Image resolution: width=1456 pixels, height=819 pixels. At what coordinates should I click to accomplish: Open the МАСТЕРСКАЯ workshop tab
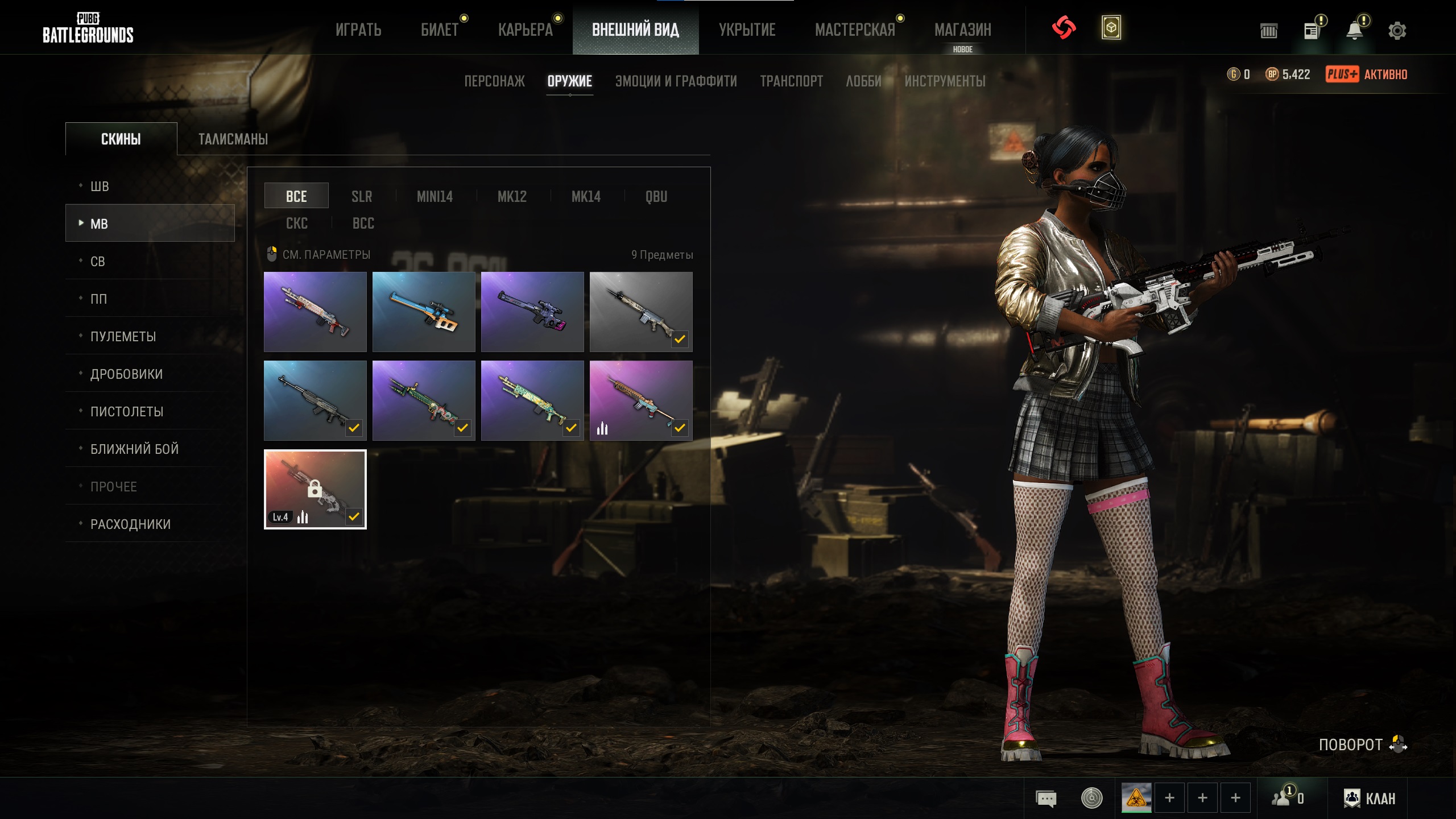855,30
